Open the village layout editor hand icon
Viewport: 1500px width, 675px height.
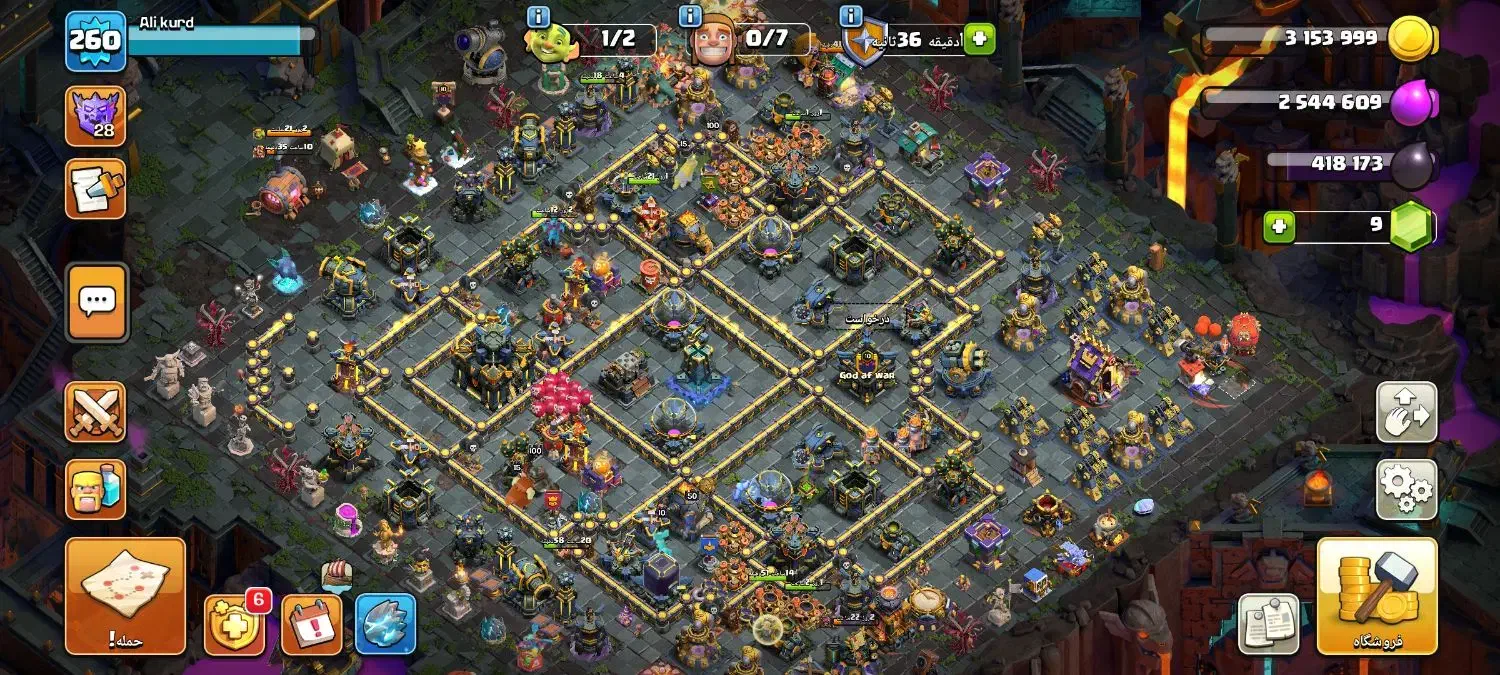1406,412
